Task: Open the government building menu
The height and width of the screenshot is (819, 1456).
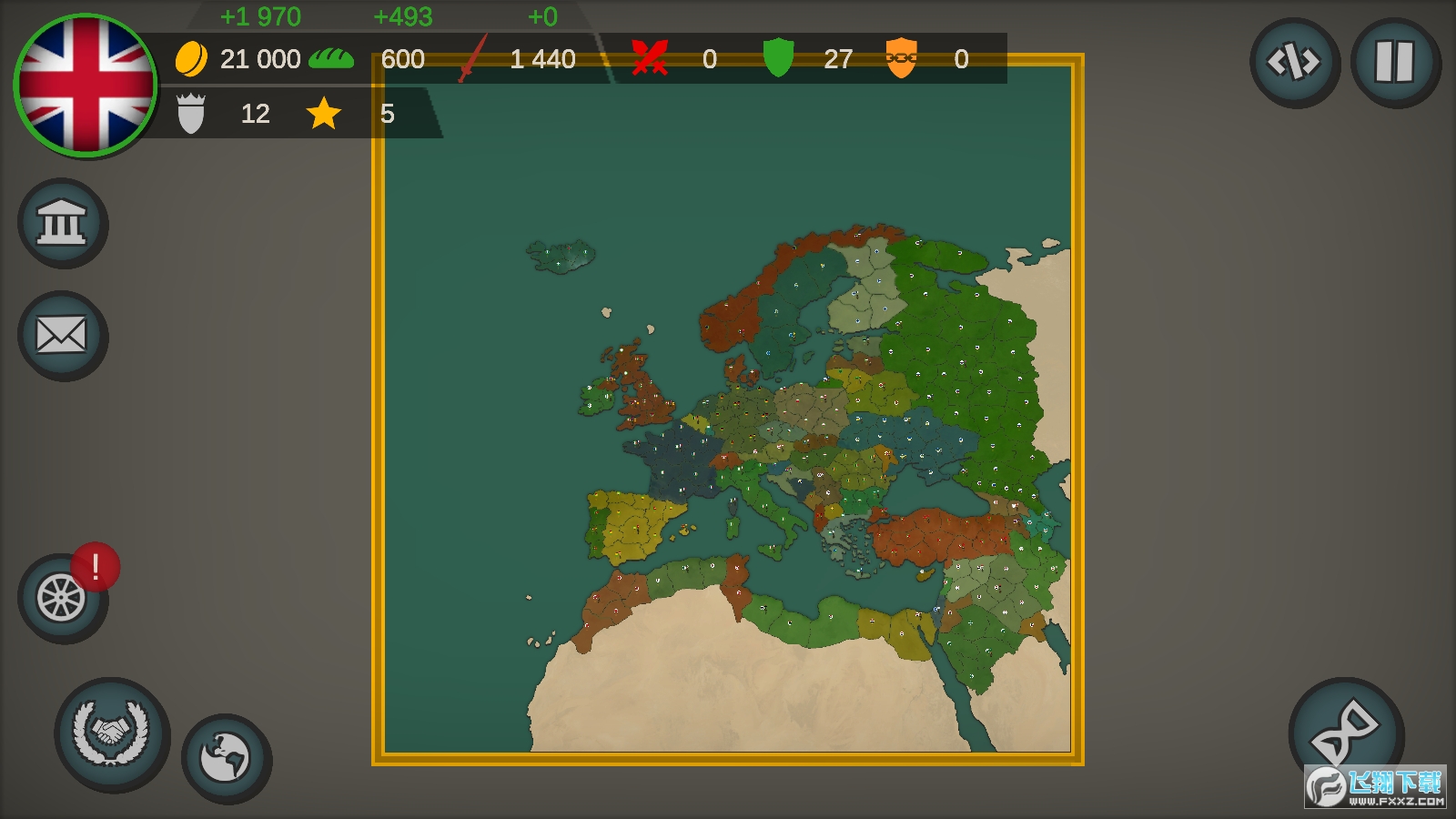Action: point(62,223)
